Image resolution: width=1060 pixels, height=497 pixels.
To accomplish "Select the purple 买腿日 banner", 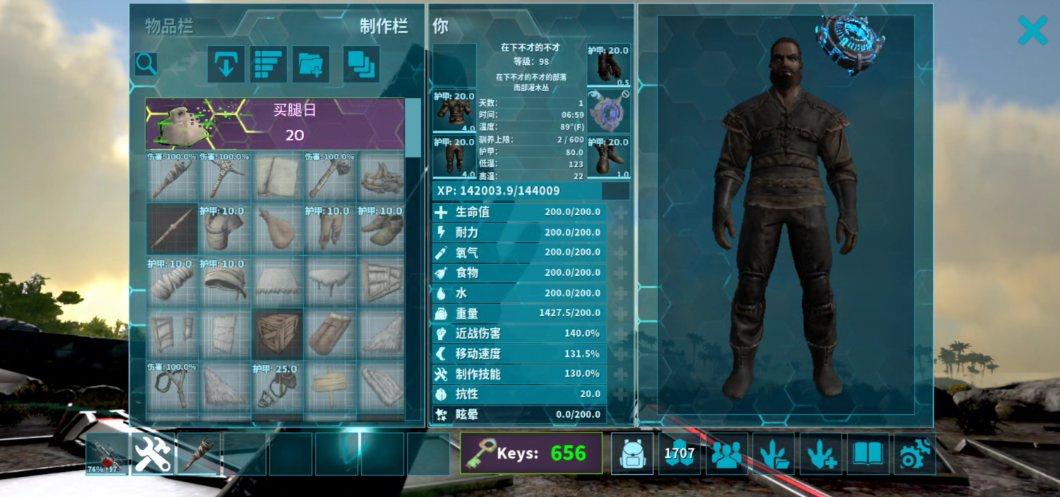I will (275, 123).
